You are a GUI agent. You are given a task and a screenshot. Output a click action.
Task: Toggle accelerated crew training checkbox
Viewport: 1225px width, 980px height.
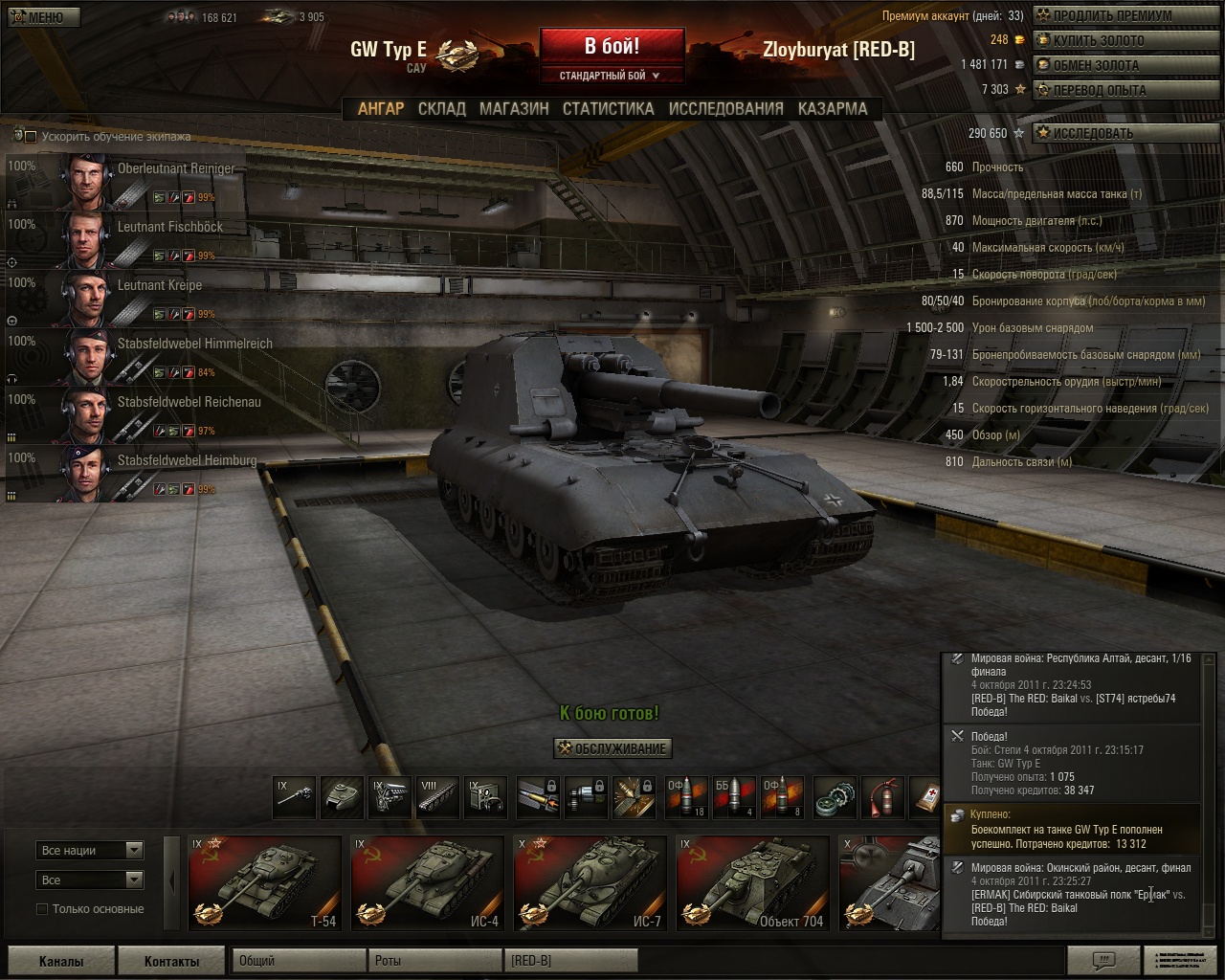point(31,137)
